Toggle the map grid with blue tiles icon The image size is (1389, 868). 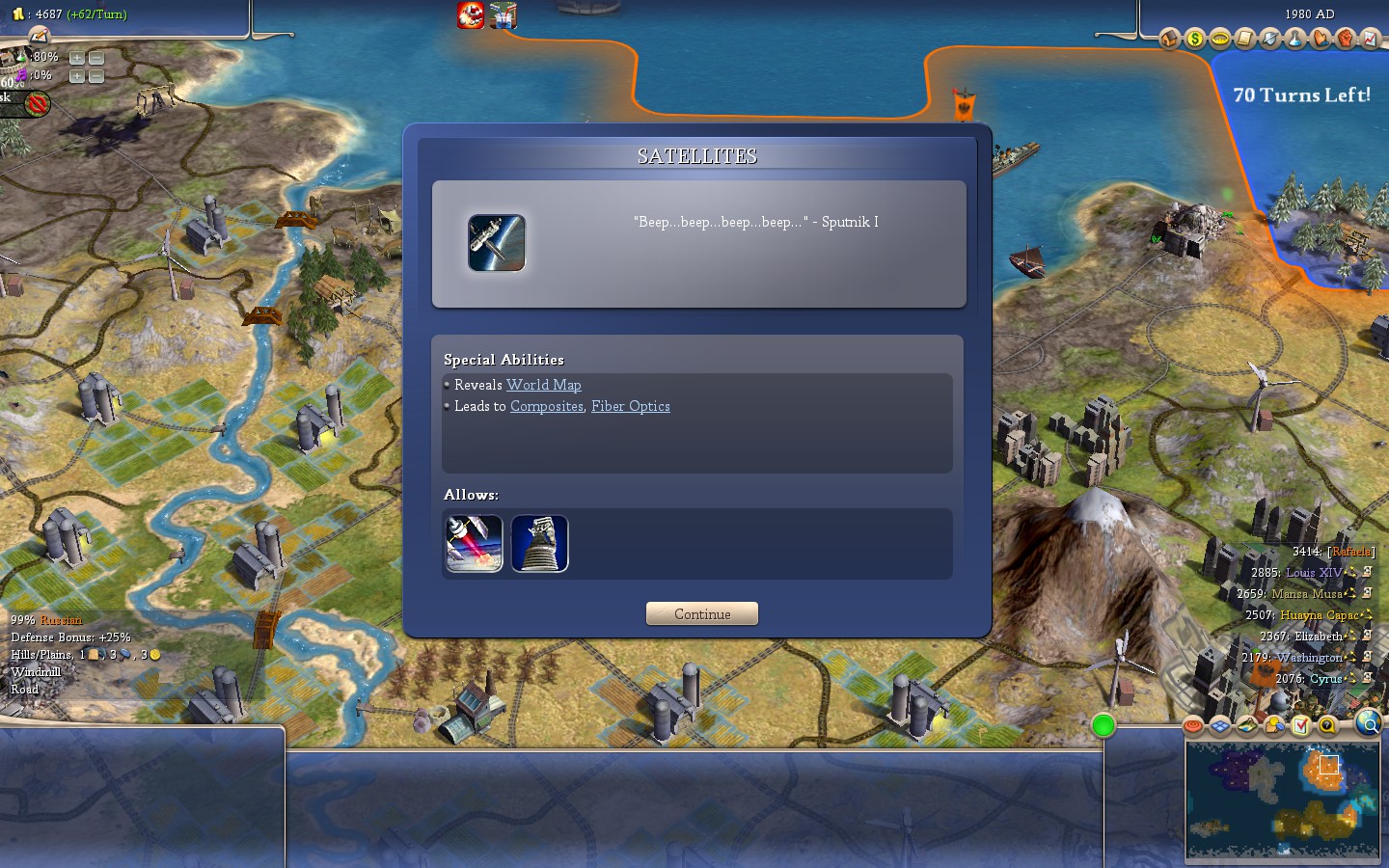click(x=1220, y=725)
